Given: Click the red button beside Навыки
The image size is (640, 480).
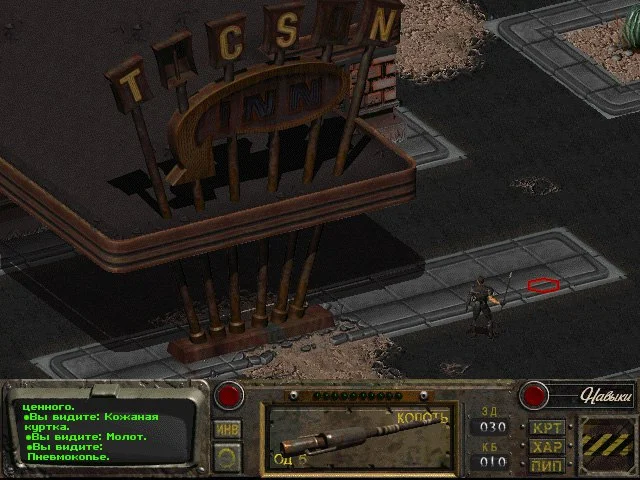Looking at the screenshot, I should tap(535, 395).
